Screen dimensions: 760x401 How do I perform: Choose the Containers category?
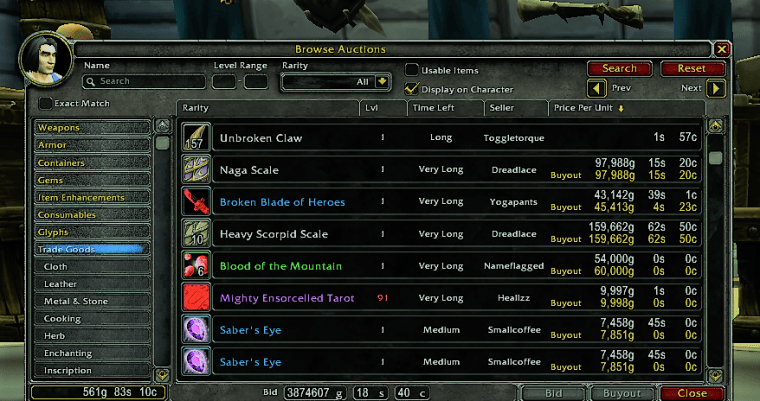pos(92,163)
